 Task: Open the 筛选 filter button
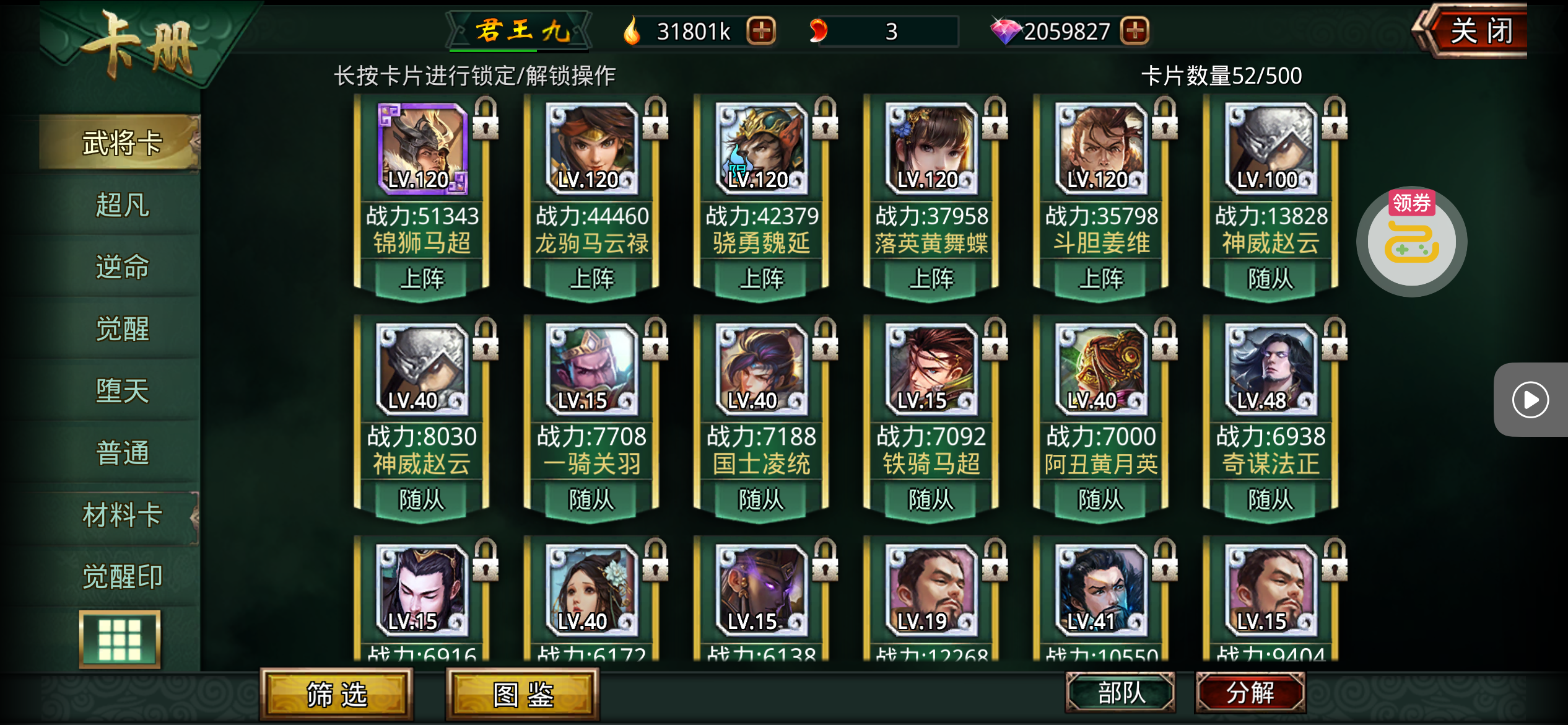[337, 695]
